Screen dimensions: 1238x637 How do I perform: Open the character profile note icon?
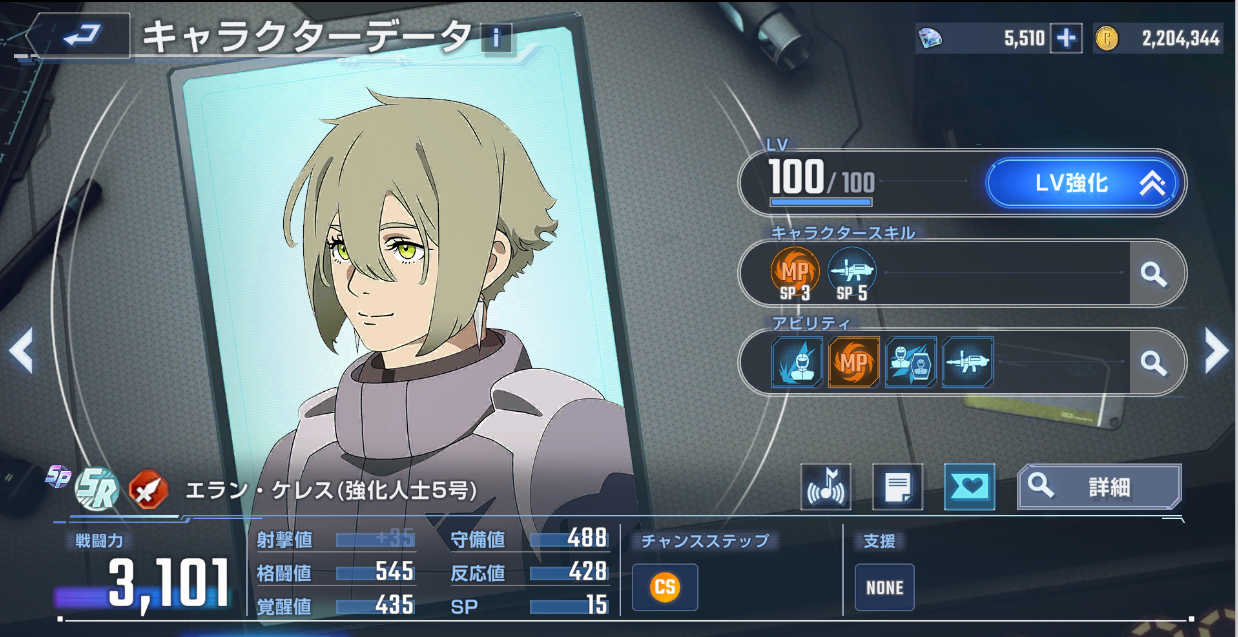click(897, 488)
